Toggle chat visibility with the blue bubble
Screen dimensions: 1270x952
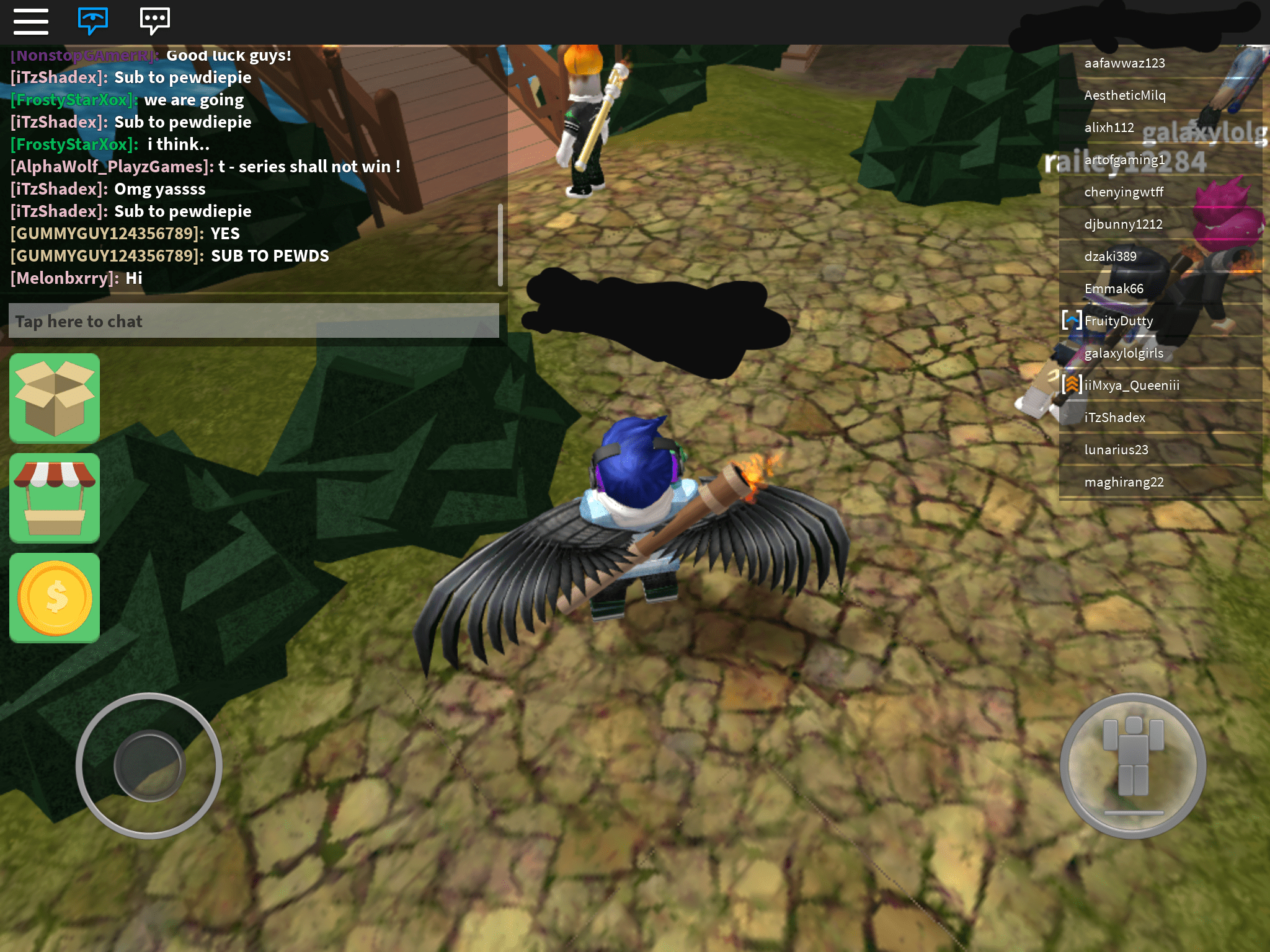click(x=93, y=22)
